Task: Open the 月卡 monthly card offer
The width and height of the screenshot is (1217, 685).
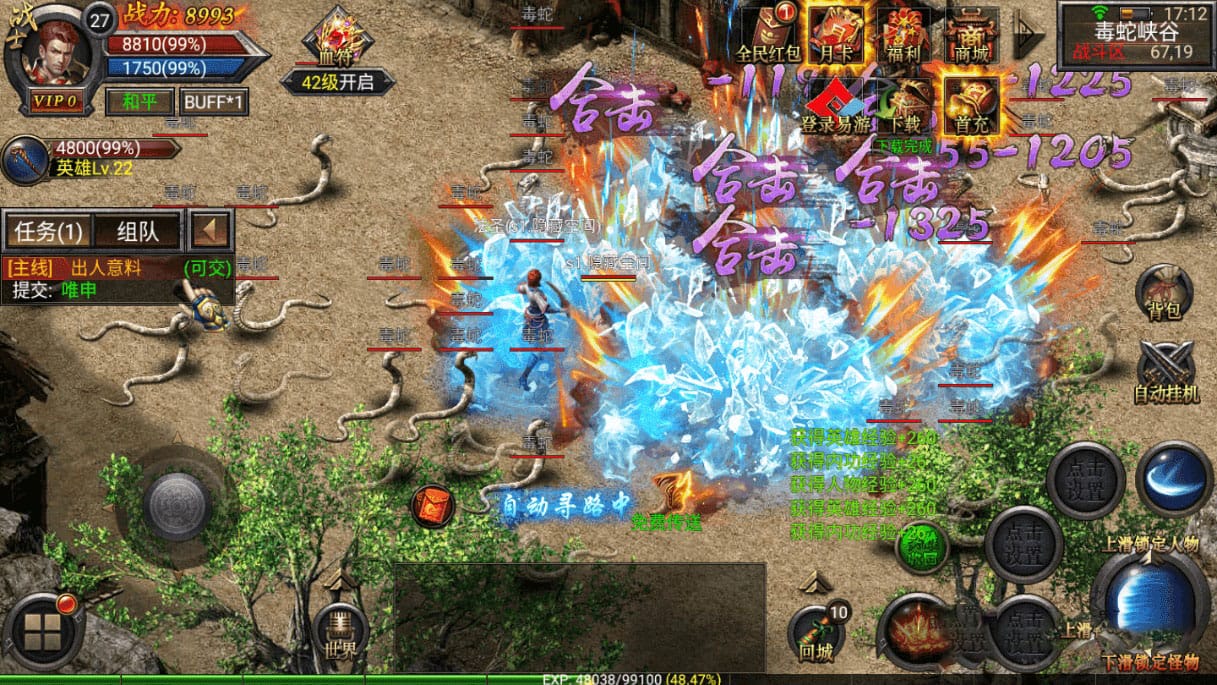Action: tap(835, 32)
